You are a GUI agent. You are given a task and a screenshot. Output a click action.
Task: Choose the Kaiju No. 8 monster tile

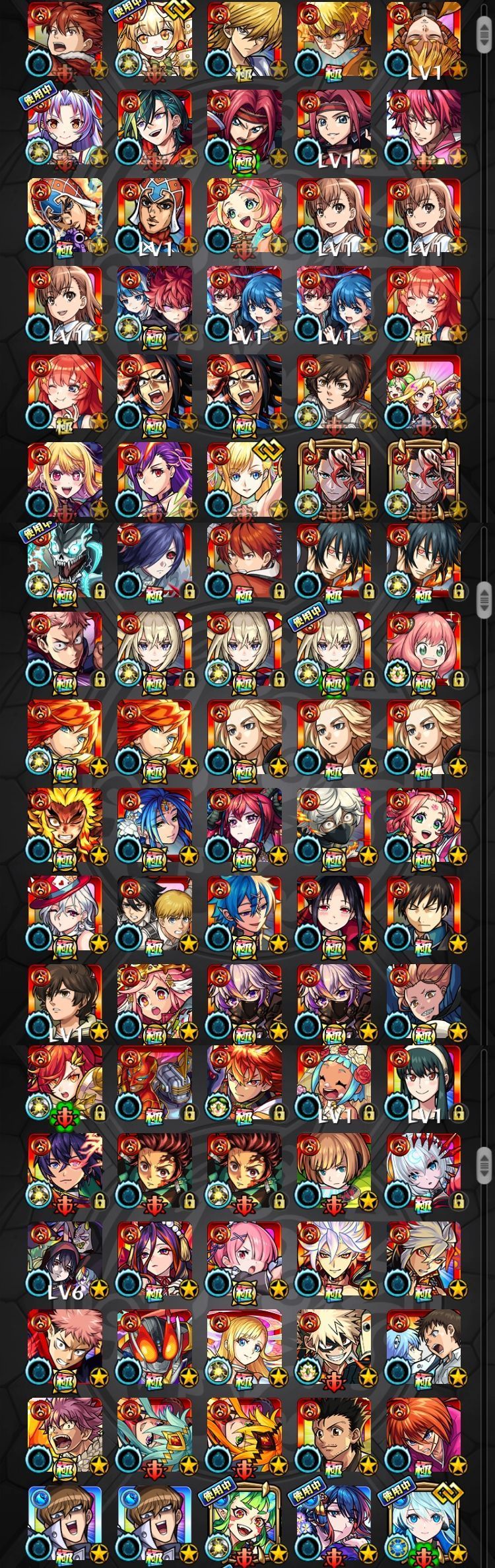pos(65,562)
